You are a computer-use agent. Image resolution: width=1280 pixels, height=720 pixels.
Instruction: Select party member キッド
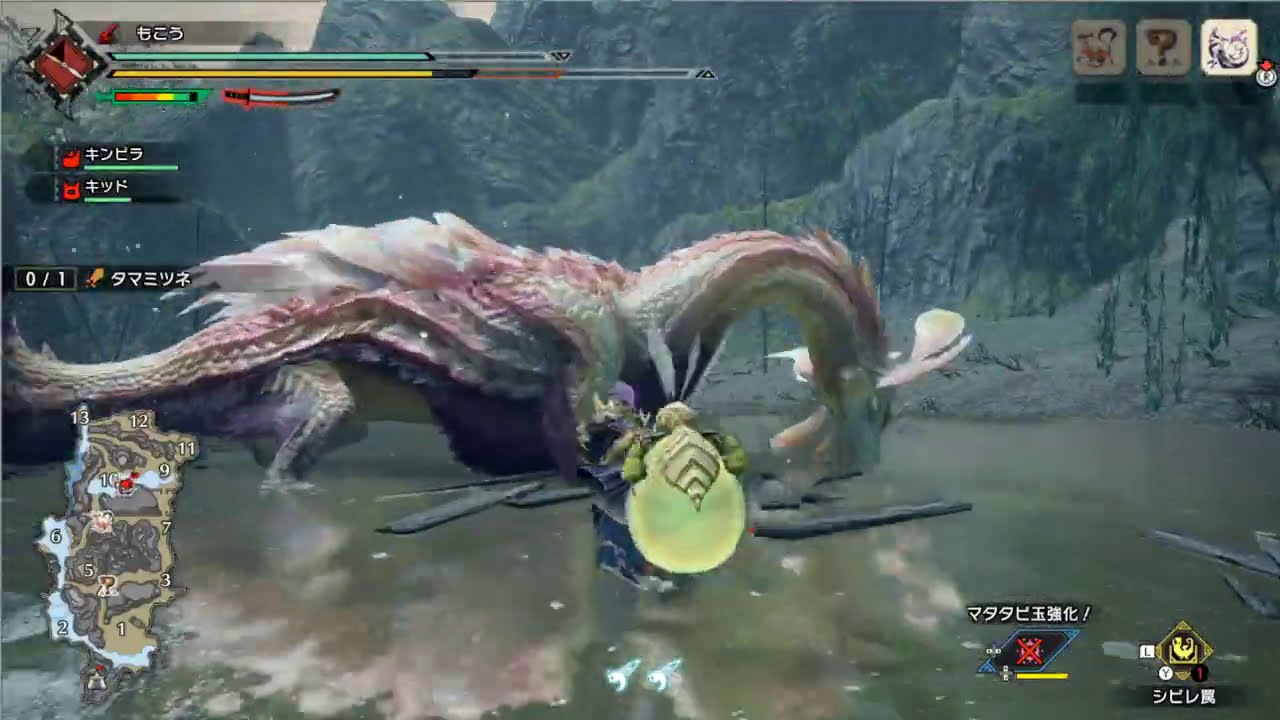[x=105, y=188]
